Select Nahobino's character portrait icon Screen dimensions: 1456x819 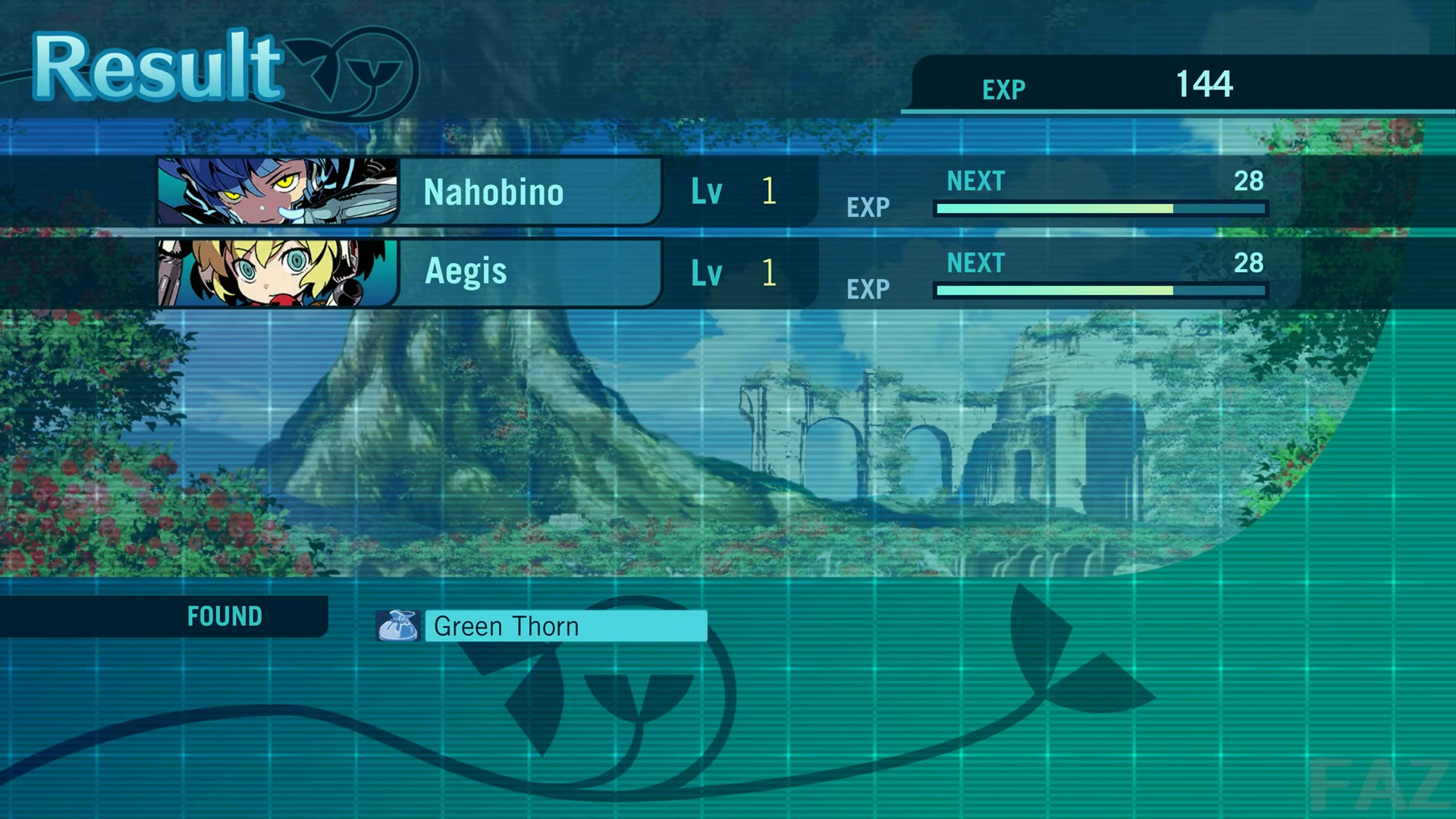click(277, 192)
